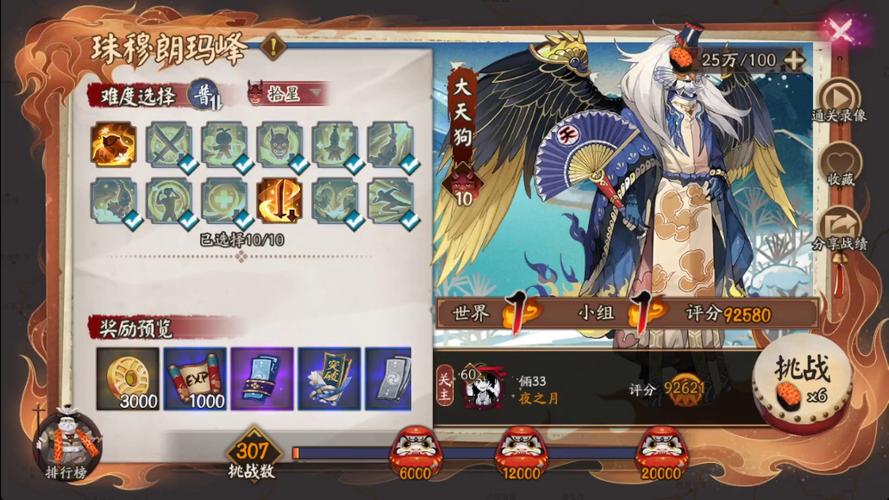Toggle the green healing cross modifier
Screen dimensions: 889x500
click(x=223, y=200)
